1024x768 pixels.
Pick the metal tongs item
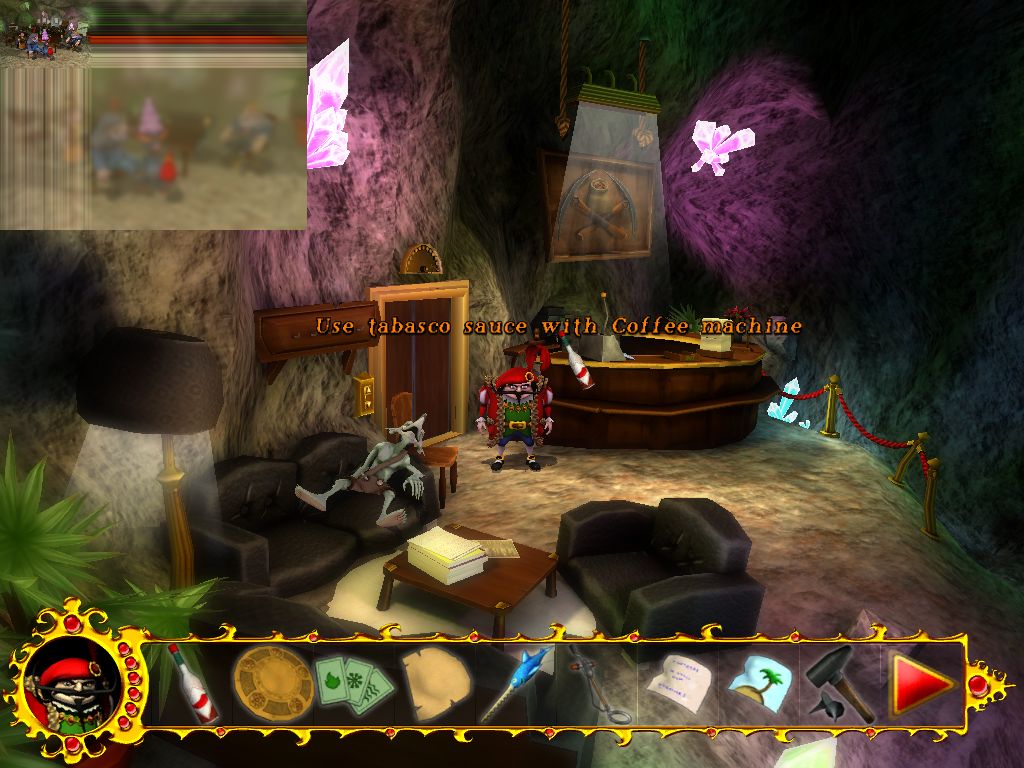(600, 688)
